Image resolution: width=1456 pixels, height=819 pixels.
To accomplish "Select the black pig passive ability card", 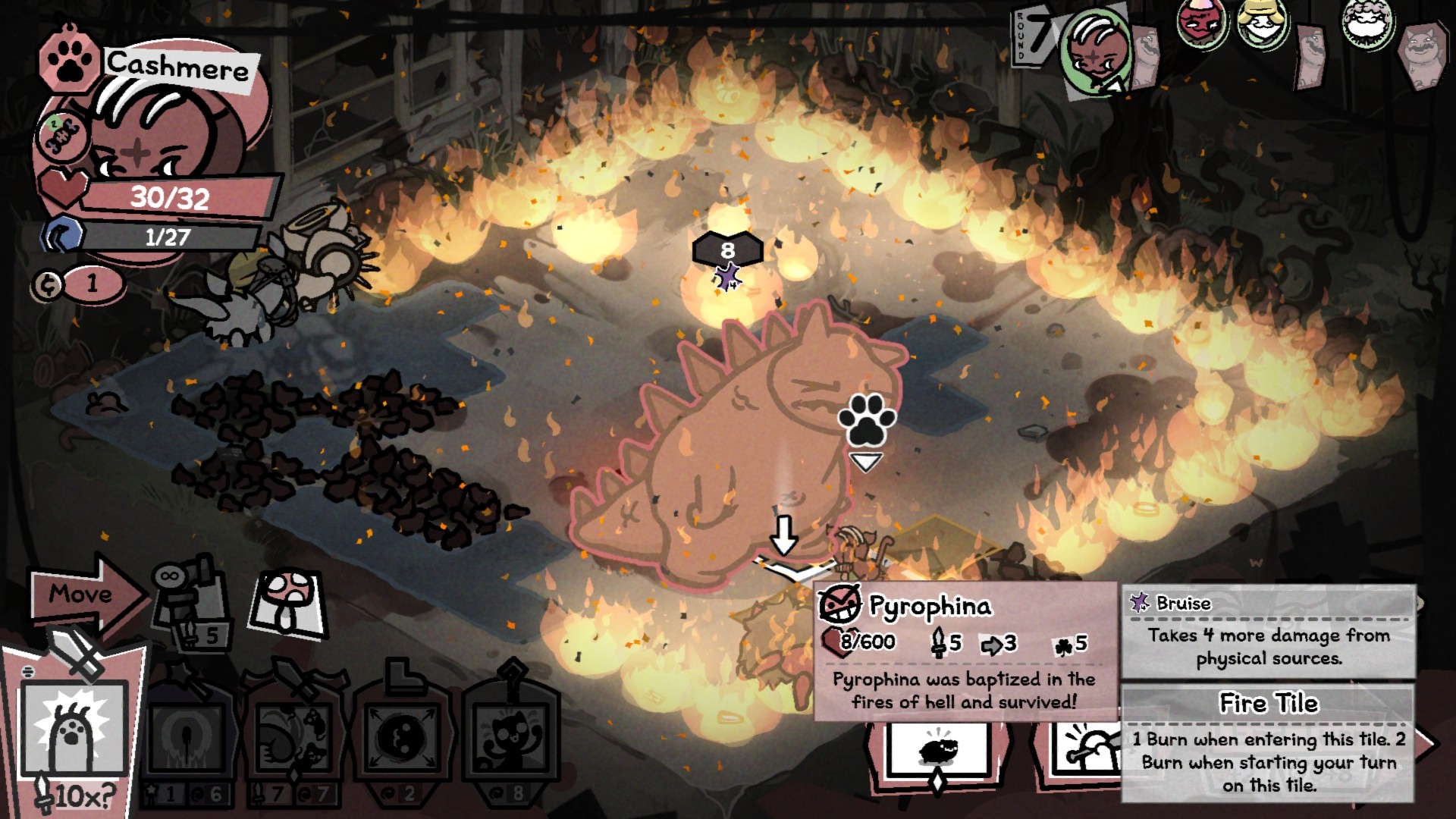I will tap(939, 749).
